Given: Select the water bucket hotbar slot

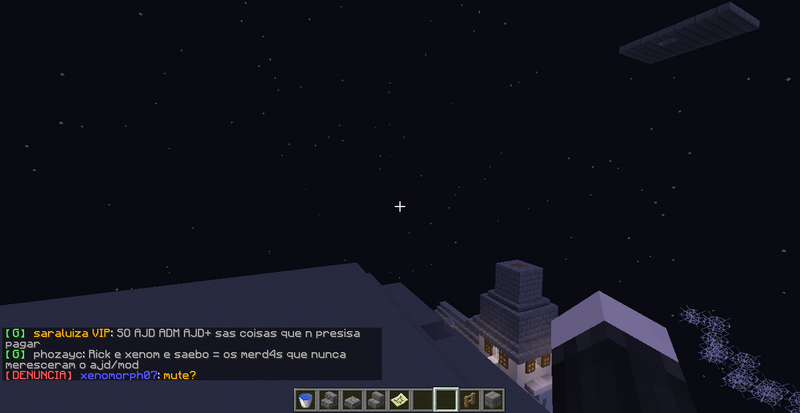Looking at the screenshot, I should point(306,400).
